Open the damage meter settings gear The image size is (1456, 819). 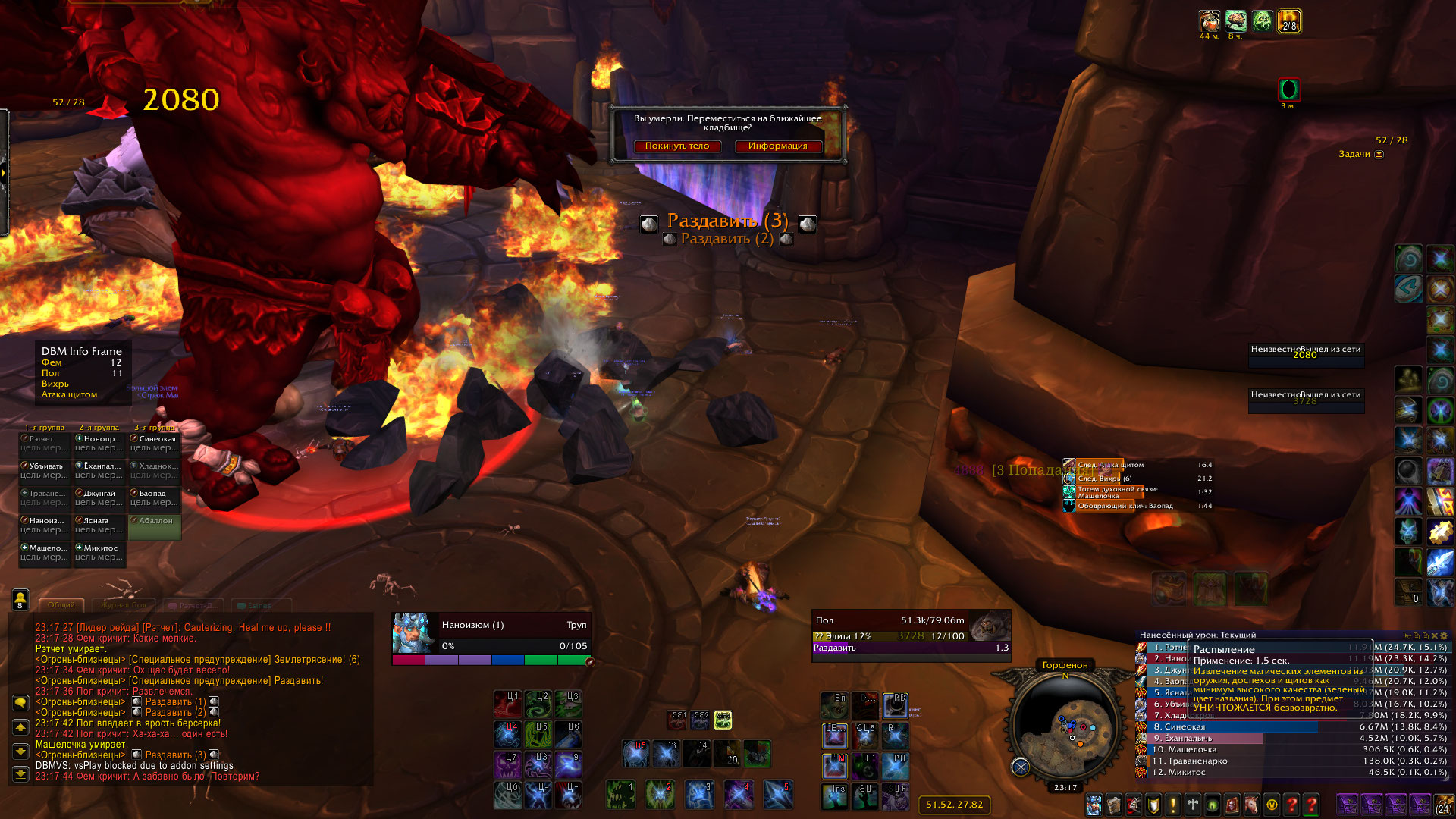(1444, 635)
